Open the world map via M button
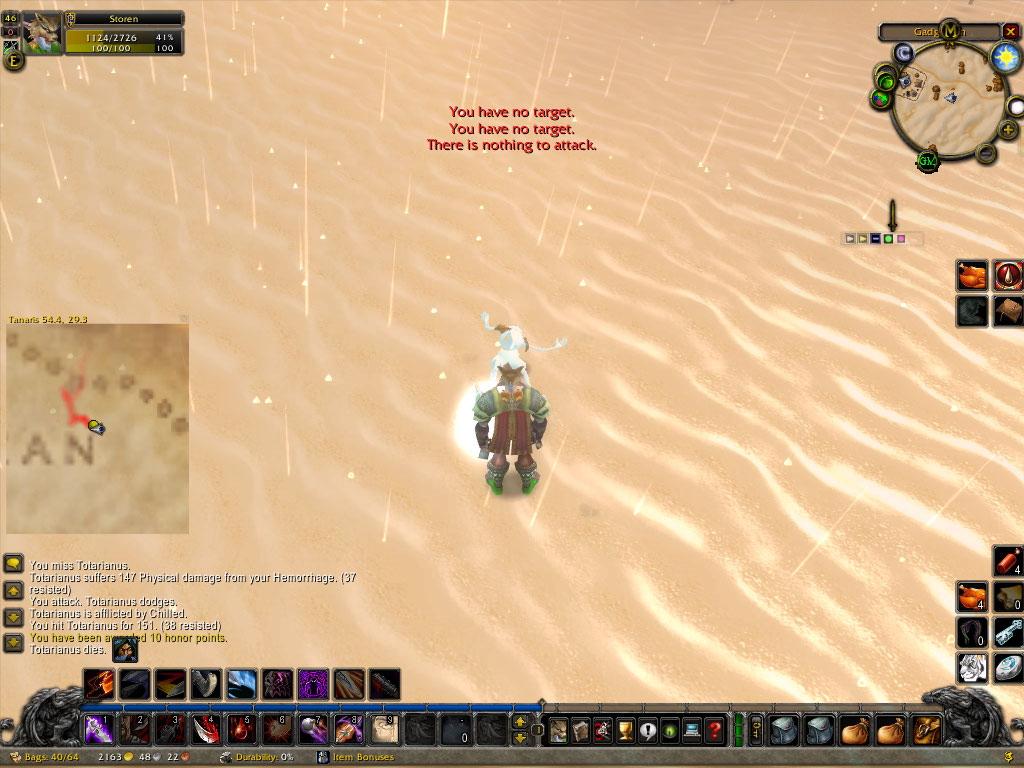The width and height of the screenshot is (1024, 768). pyautogui.click(x=950, y=31)
